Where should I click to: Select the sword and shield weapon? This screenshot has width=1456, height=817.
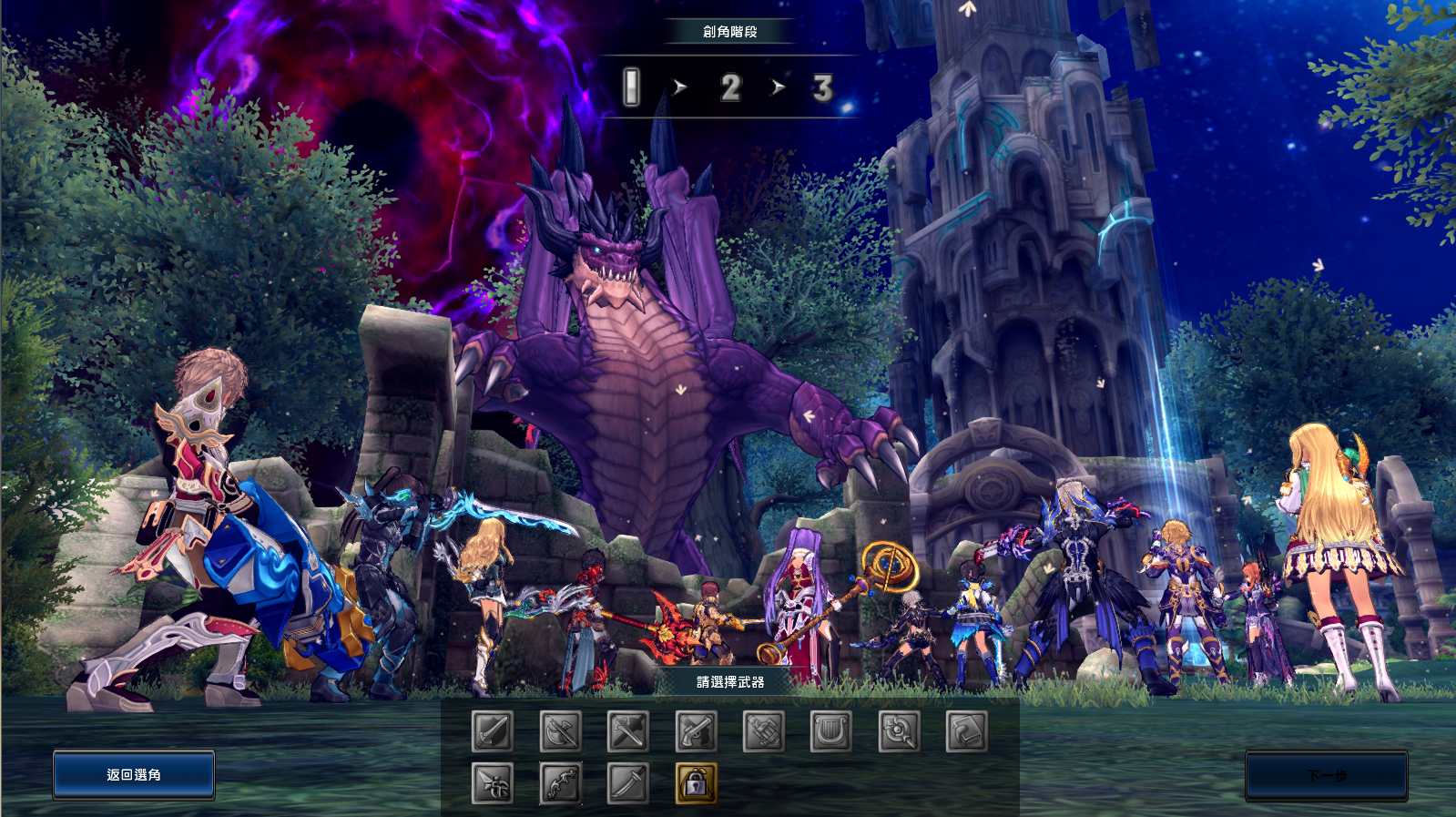[492, 731]
